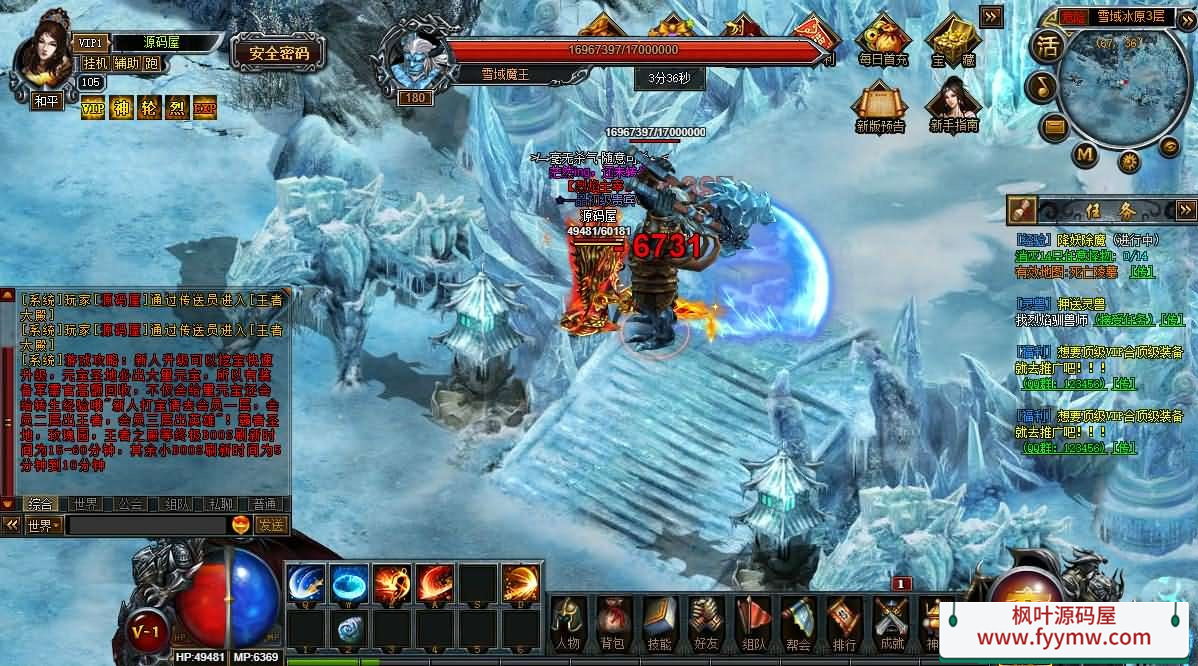Open the 宝藏 treasure chest icon
This screenshot has height=666, width=1198.
point(951,40)
